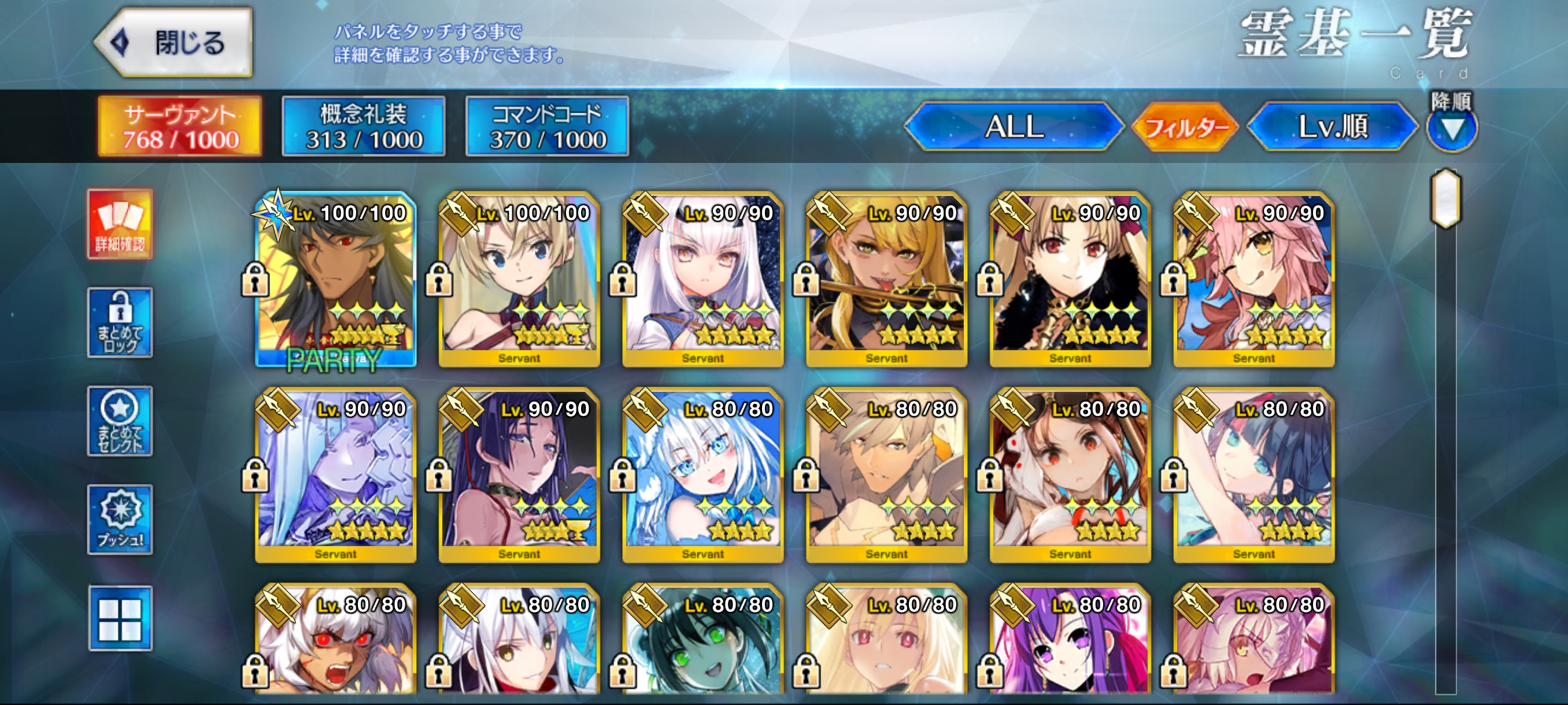Switch the grid layout view icon
Image resolution: width=1568 pixels, height=705 pixels.
120,619
